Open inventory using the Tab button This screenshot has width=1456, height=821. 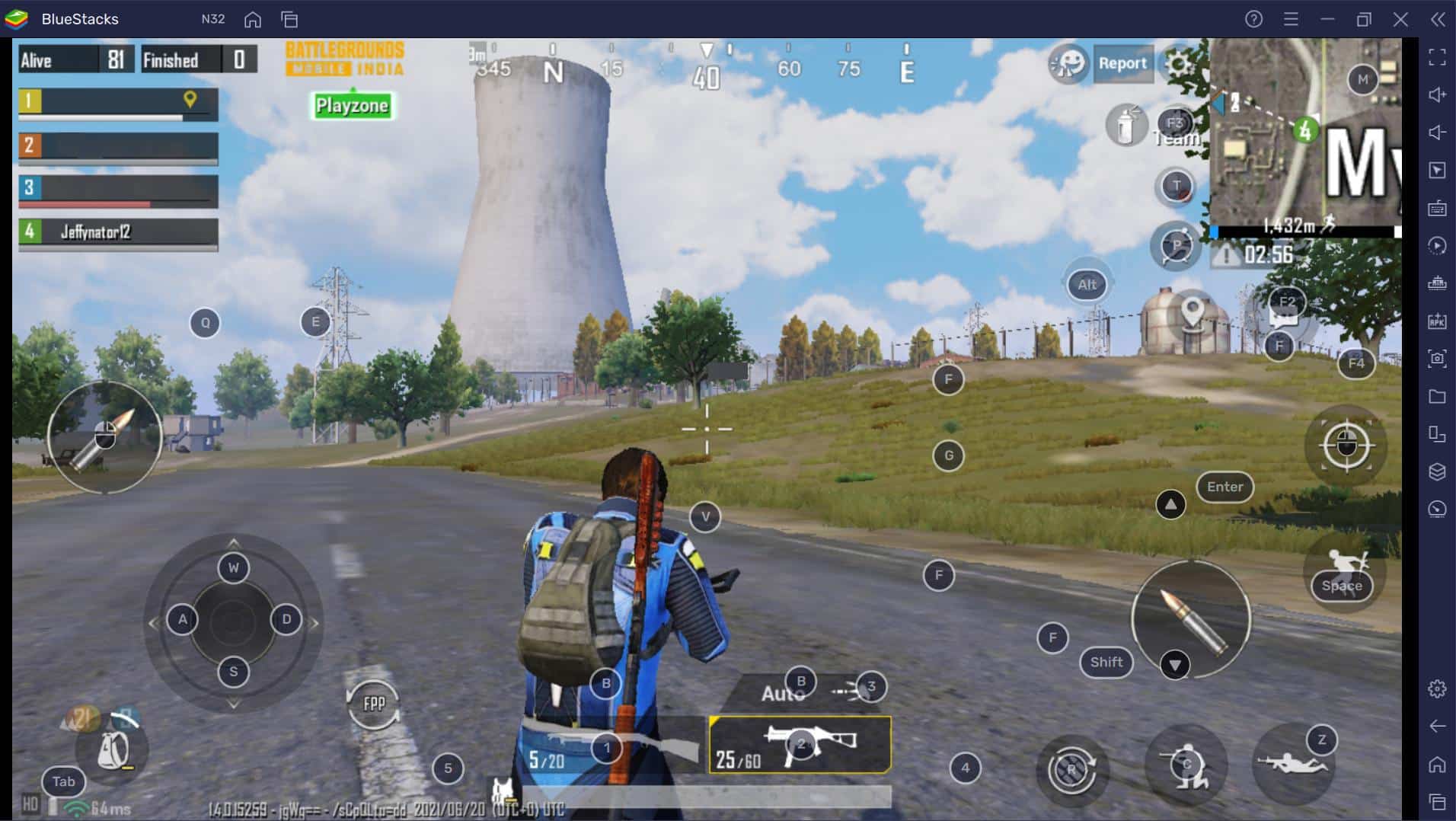point(62,781)
